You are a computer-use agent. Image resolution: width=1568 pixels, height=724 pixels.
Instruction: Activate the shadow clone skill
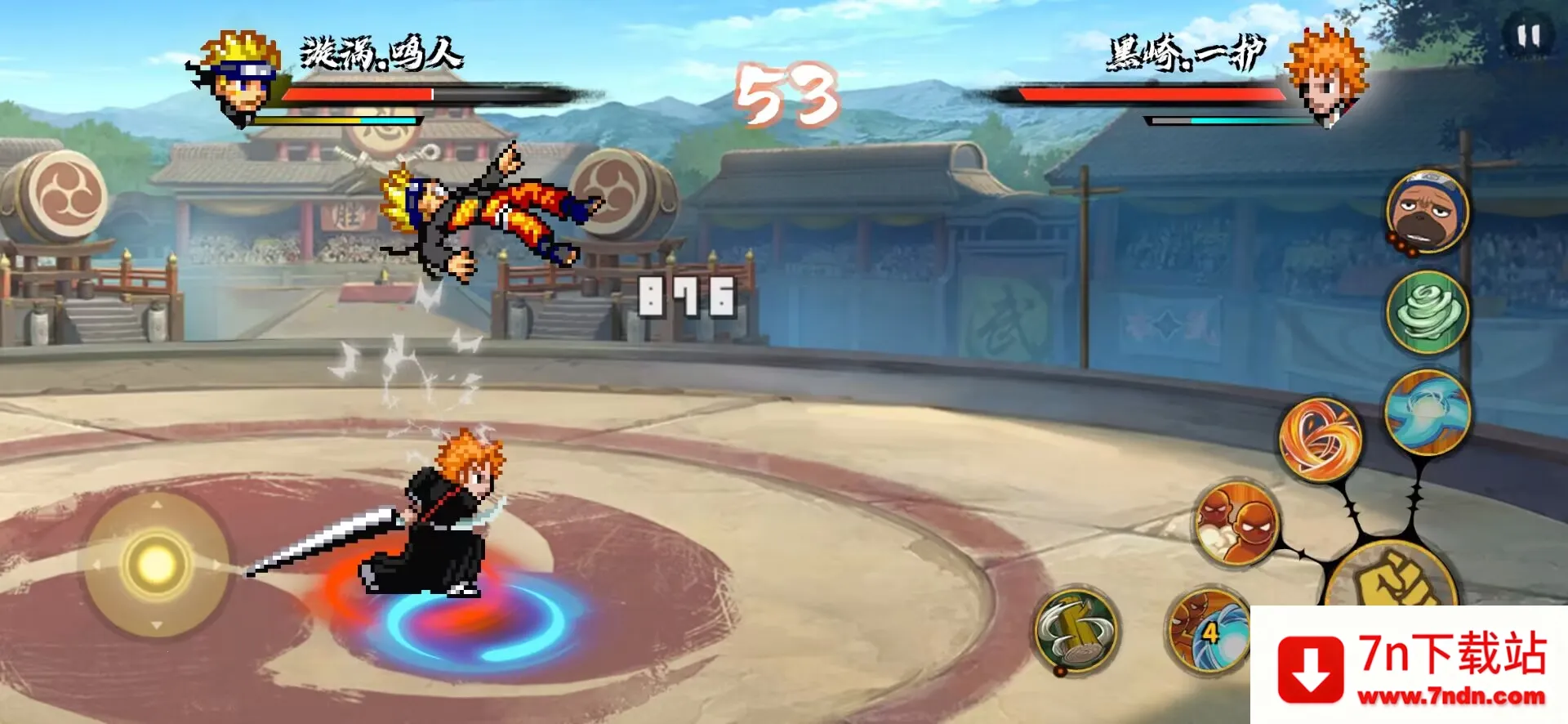(x=1236, y=524)
